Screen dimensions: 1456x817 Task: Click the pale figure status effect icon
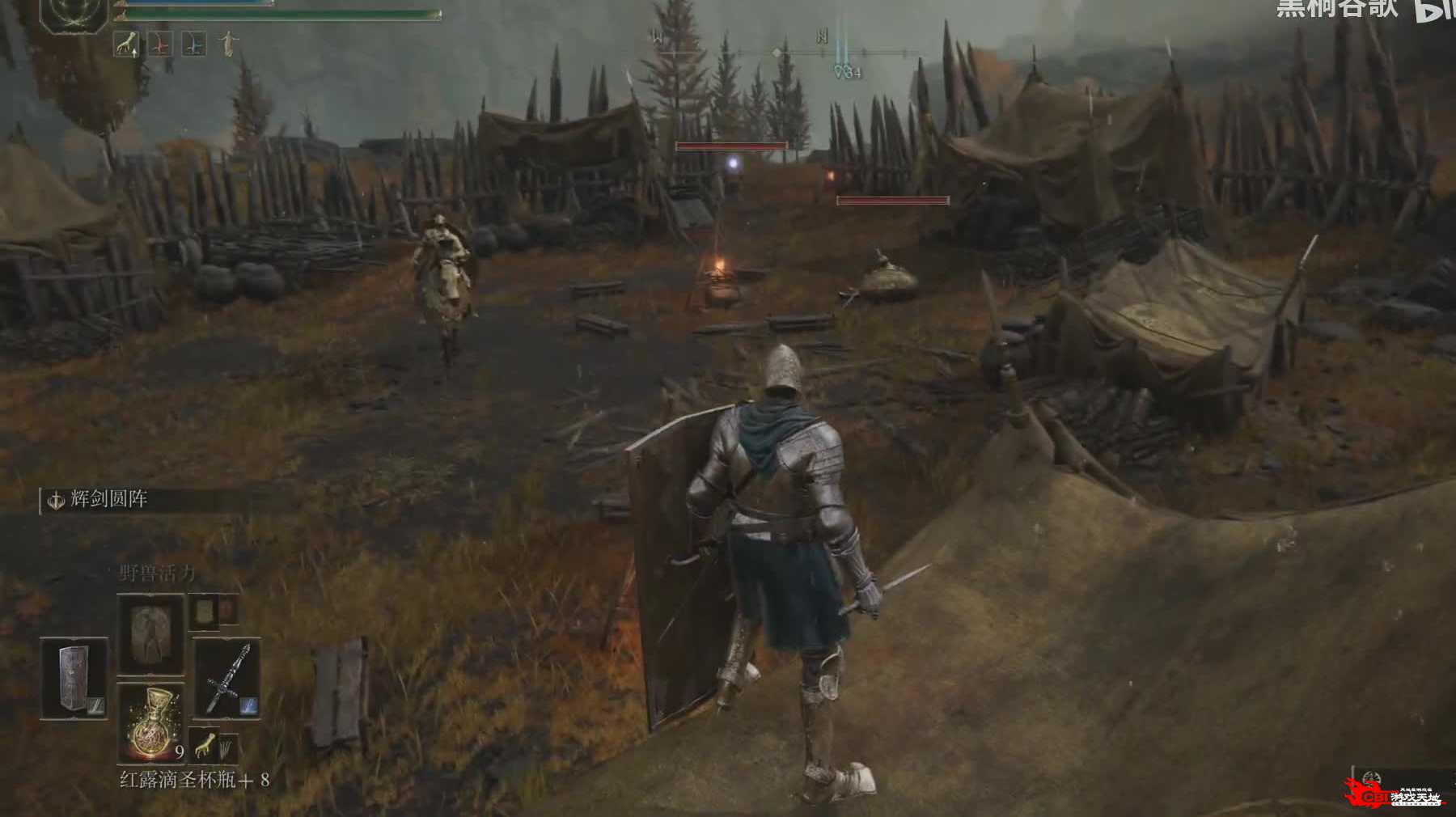[x=229, y=44]
